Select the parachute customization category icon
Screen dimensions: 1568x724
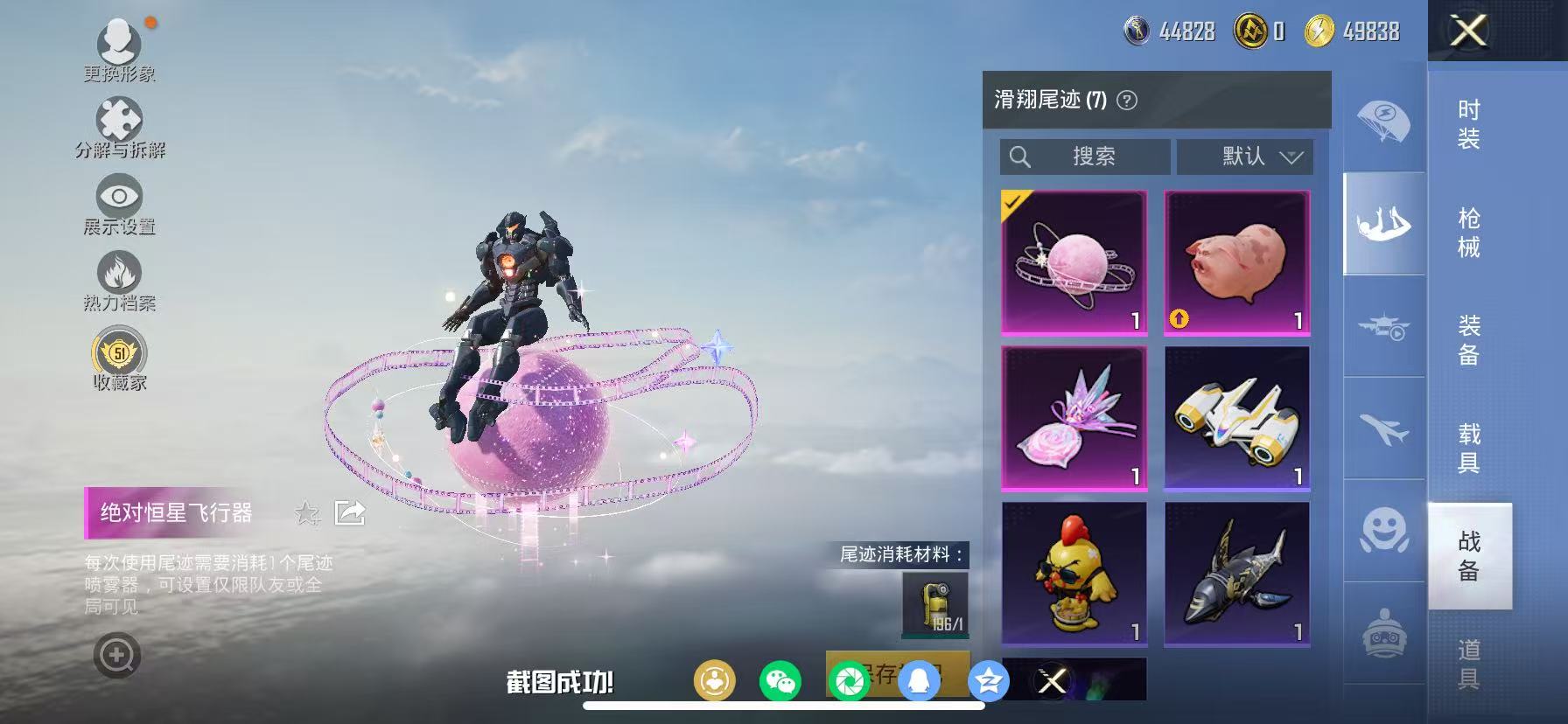[x=1383, y=123]
